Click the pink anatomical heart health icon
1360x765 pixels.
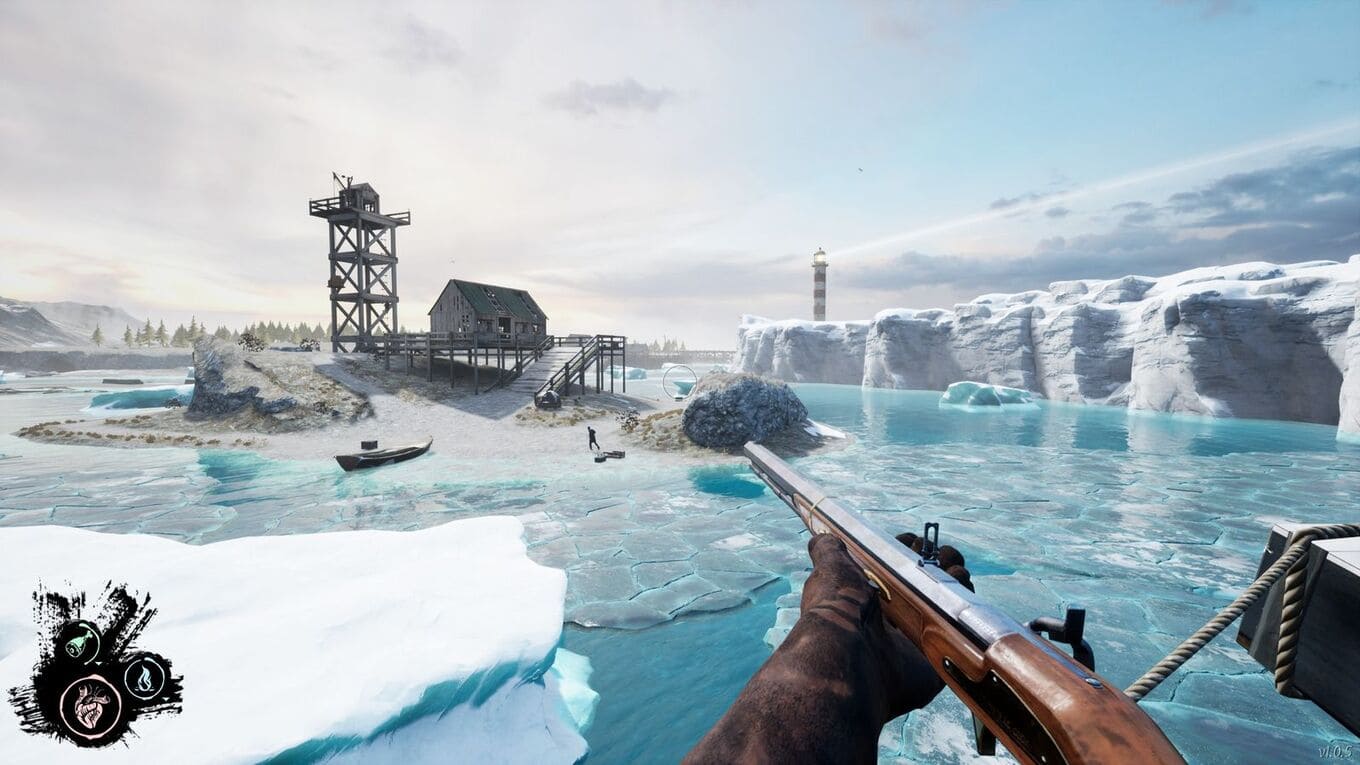click(x=90, y=703)
